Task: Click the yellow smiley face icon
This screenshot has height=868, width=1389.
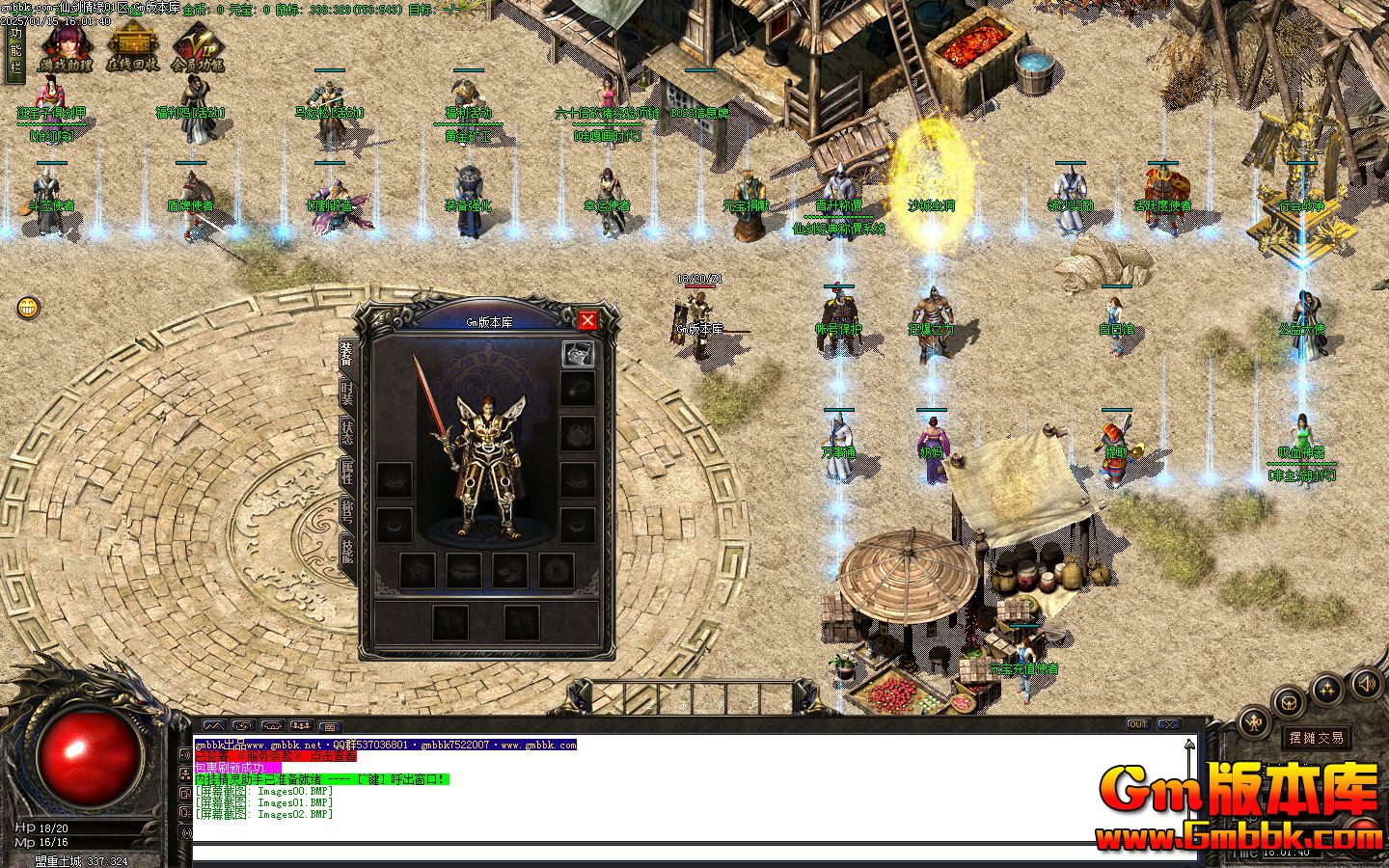Action: 29,308
